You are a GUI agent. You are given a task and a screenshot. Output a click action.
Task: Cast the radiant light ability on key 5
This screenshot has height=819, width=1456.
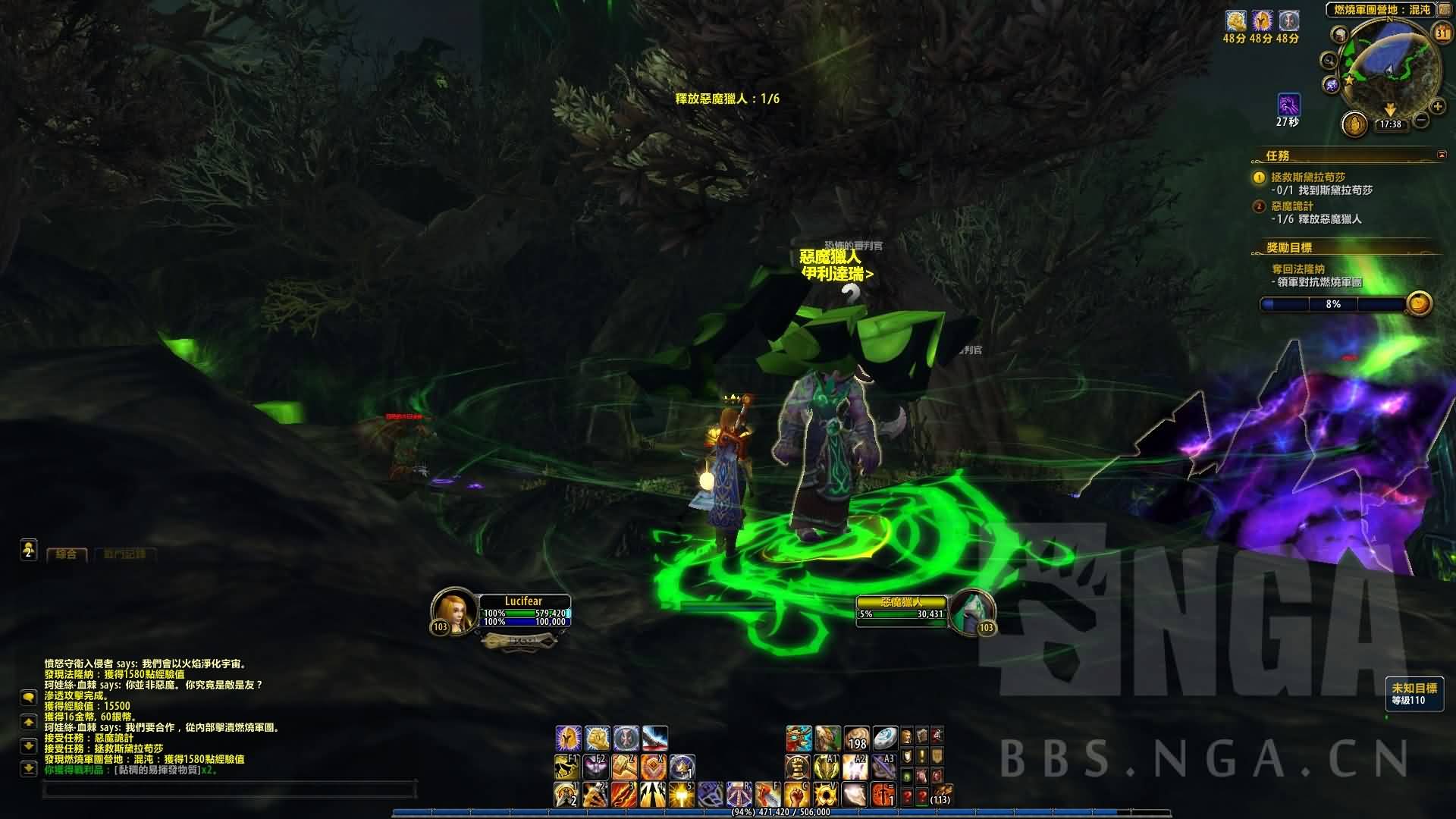tap(681, 795)
